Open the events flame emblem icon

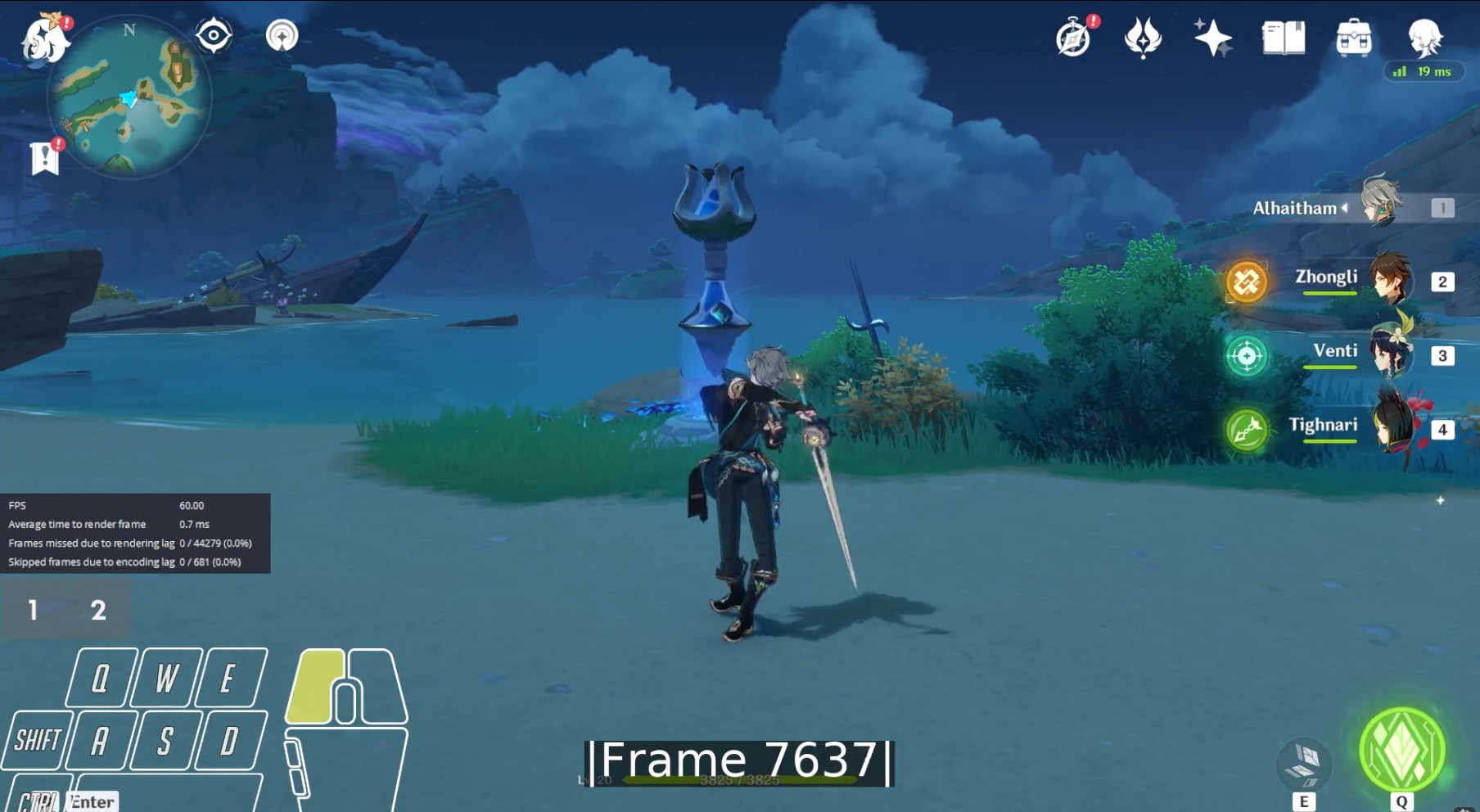[x=1143, y=38]
